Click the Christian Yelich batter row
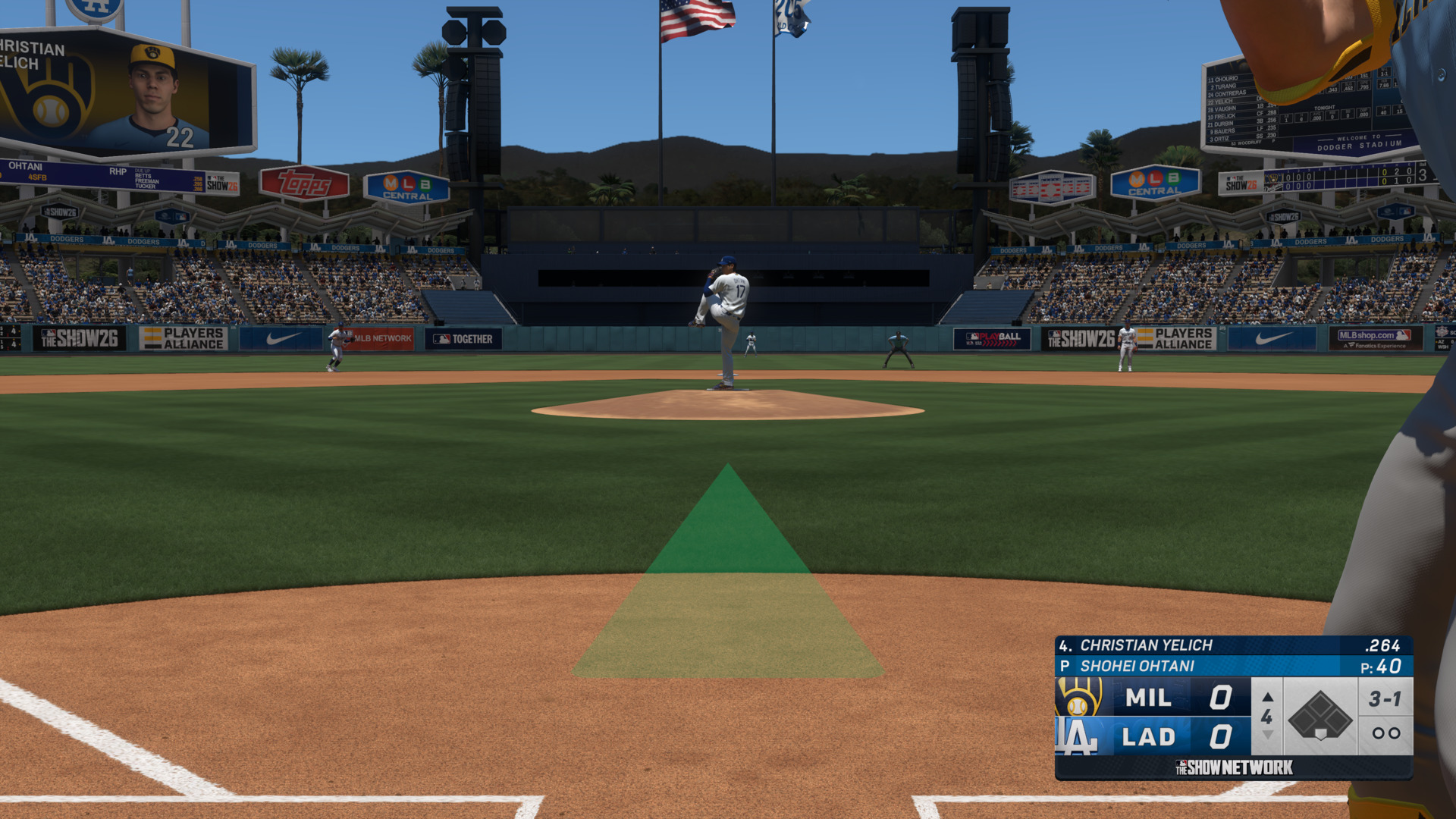Viewport: 1456px width, 819px height. click(1232, 645)
